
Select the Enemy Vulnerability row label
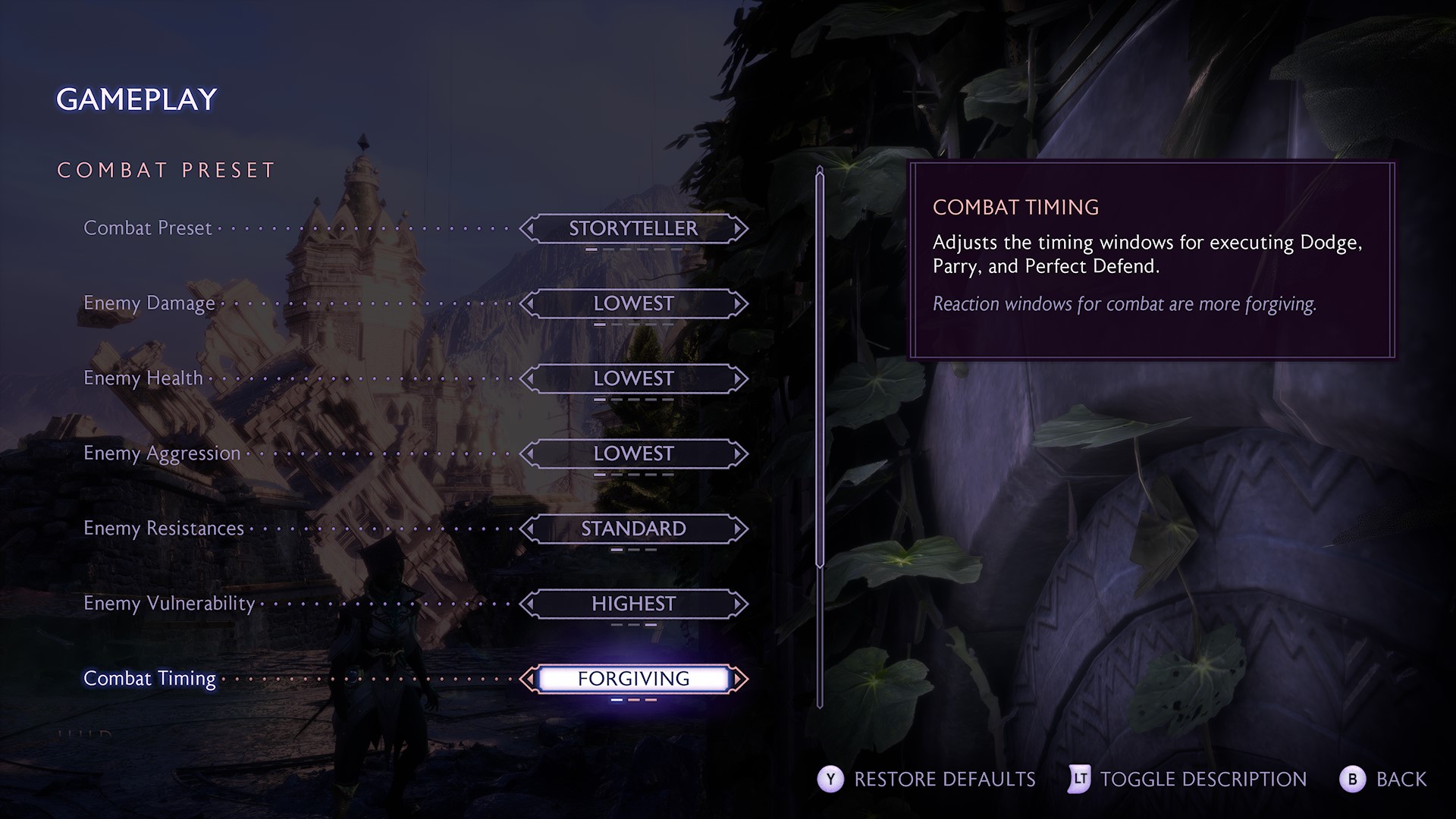pyautogui.click(x=168, y=604)
